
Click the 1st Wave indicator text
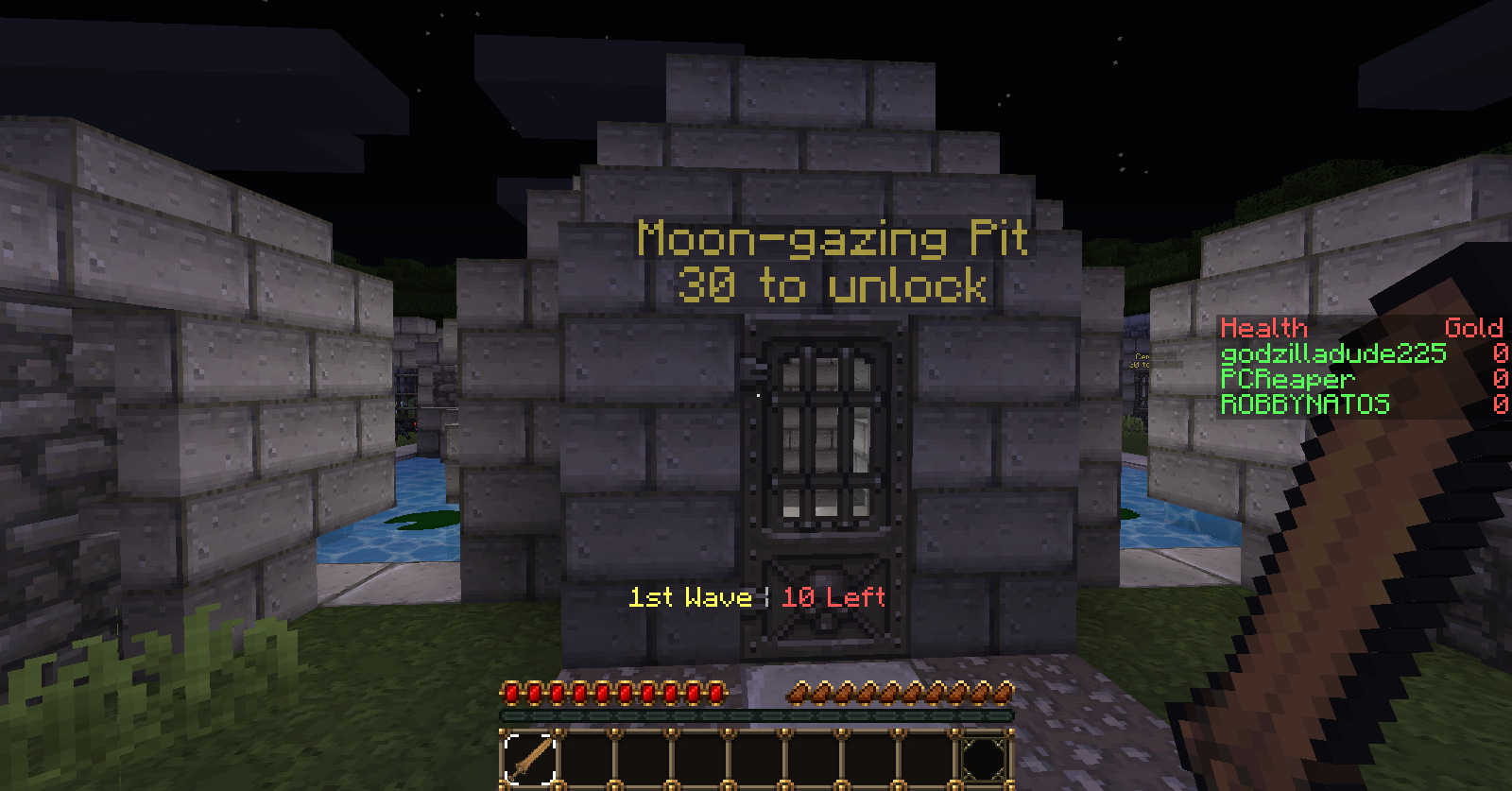(689, 597)
